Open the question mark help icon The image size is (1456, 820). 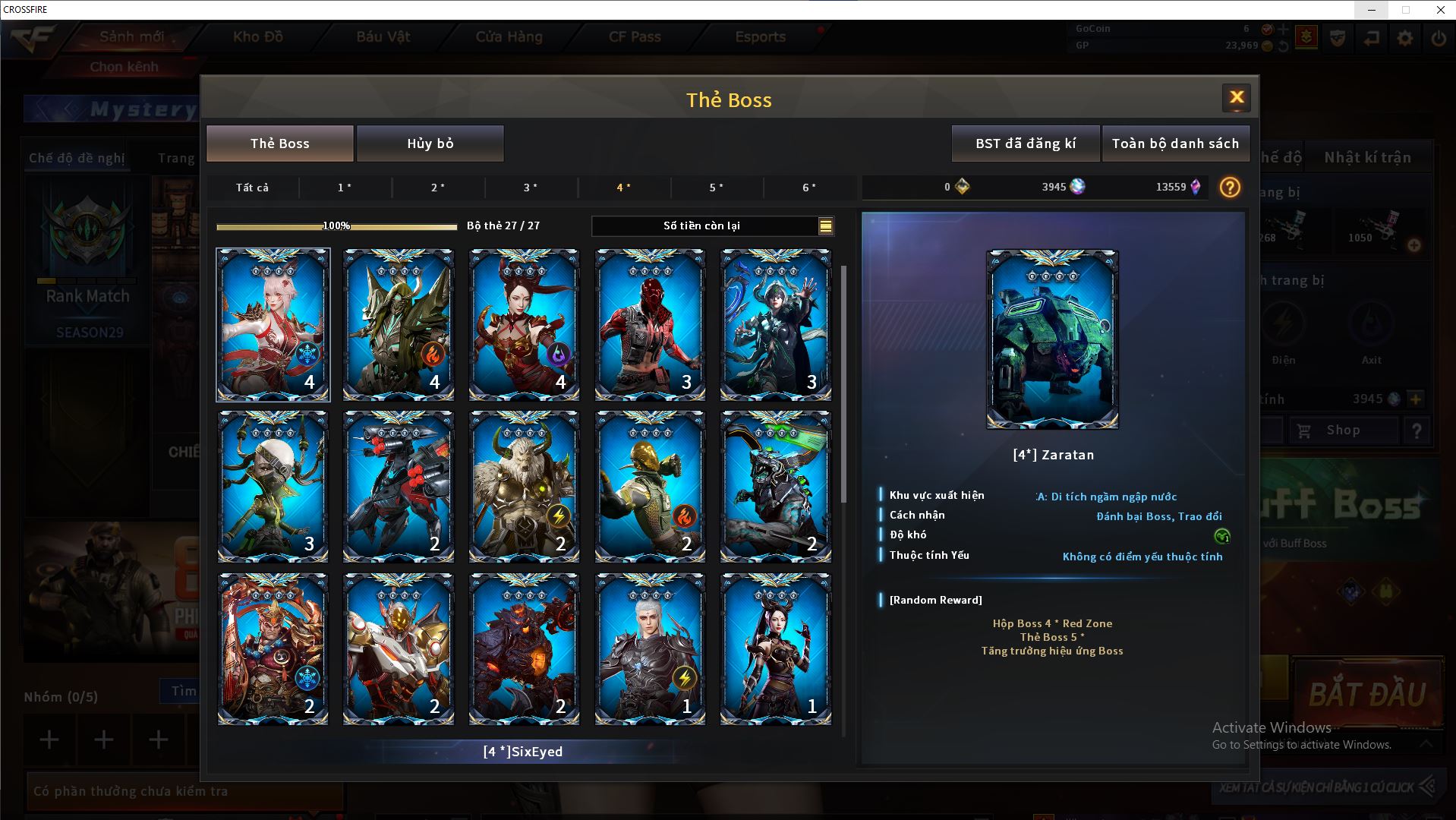(x=1230, y=188)
